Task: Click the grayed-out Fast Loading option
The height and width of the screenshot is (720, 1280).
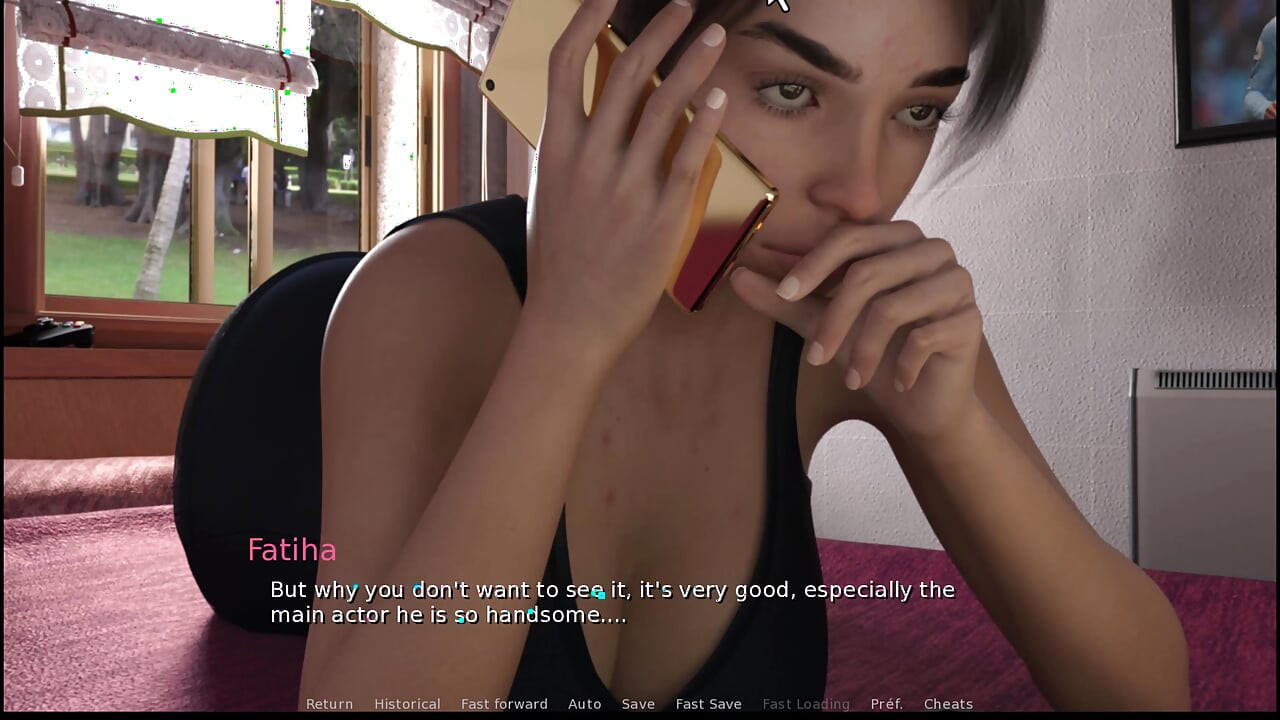Action: (806, 704)
